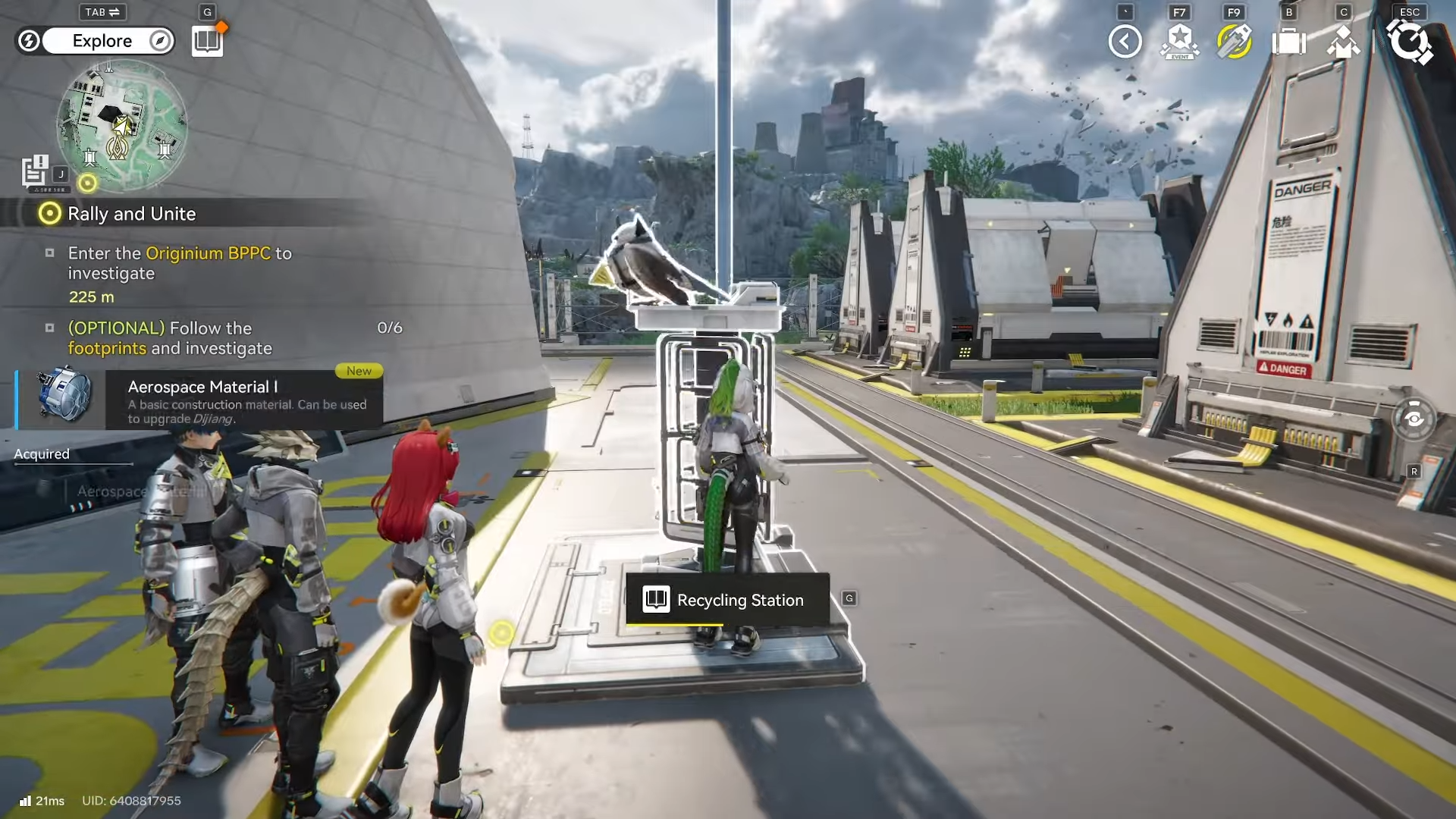Open the circular minimap
This screenshot has width=1456, height=819.
click(x=121, y=124)
